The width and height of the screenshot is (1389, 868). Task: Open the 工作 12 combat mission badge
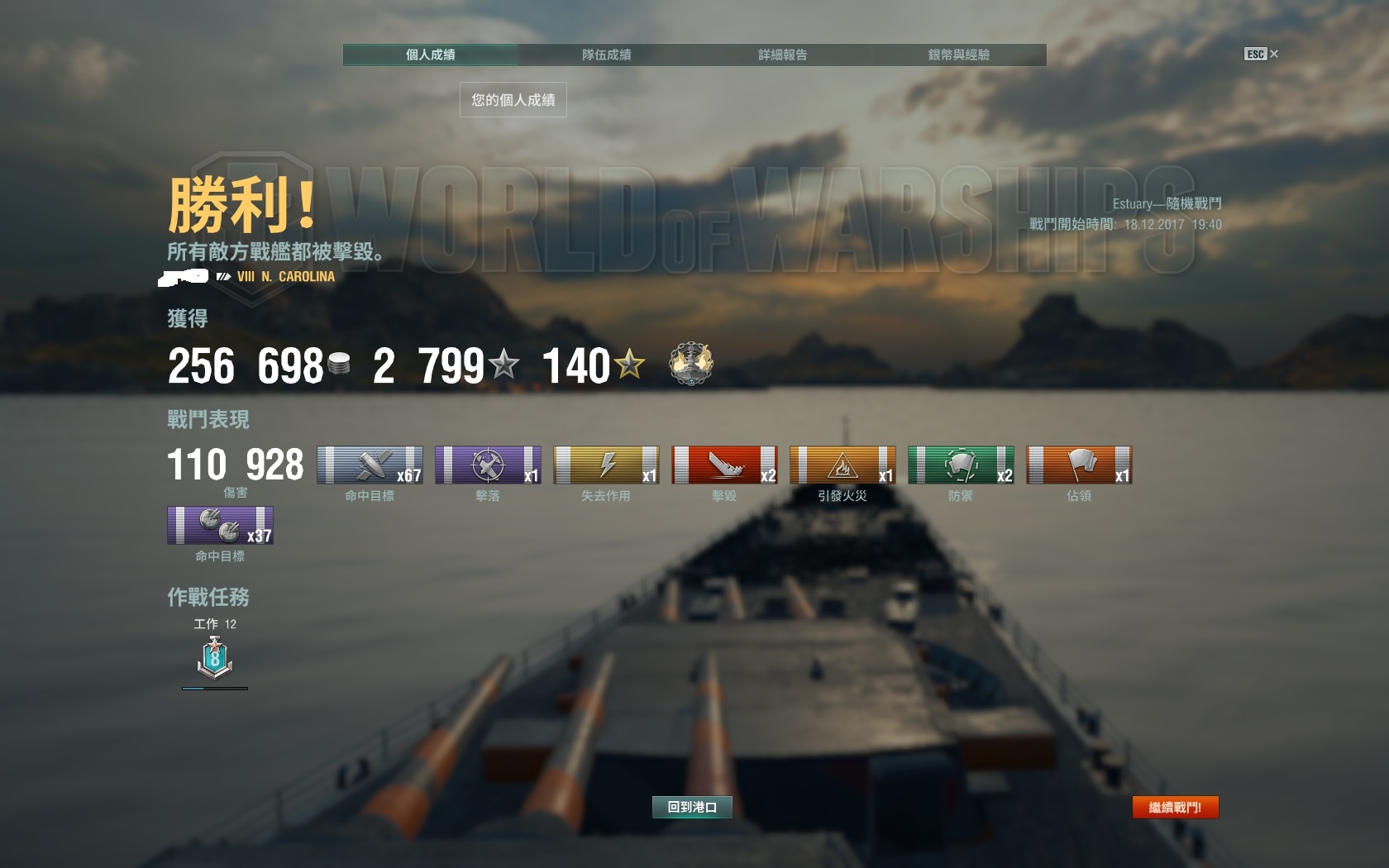(215, 659)
